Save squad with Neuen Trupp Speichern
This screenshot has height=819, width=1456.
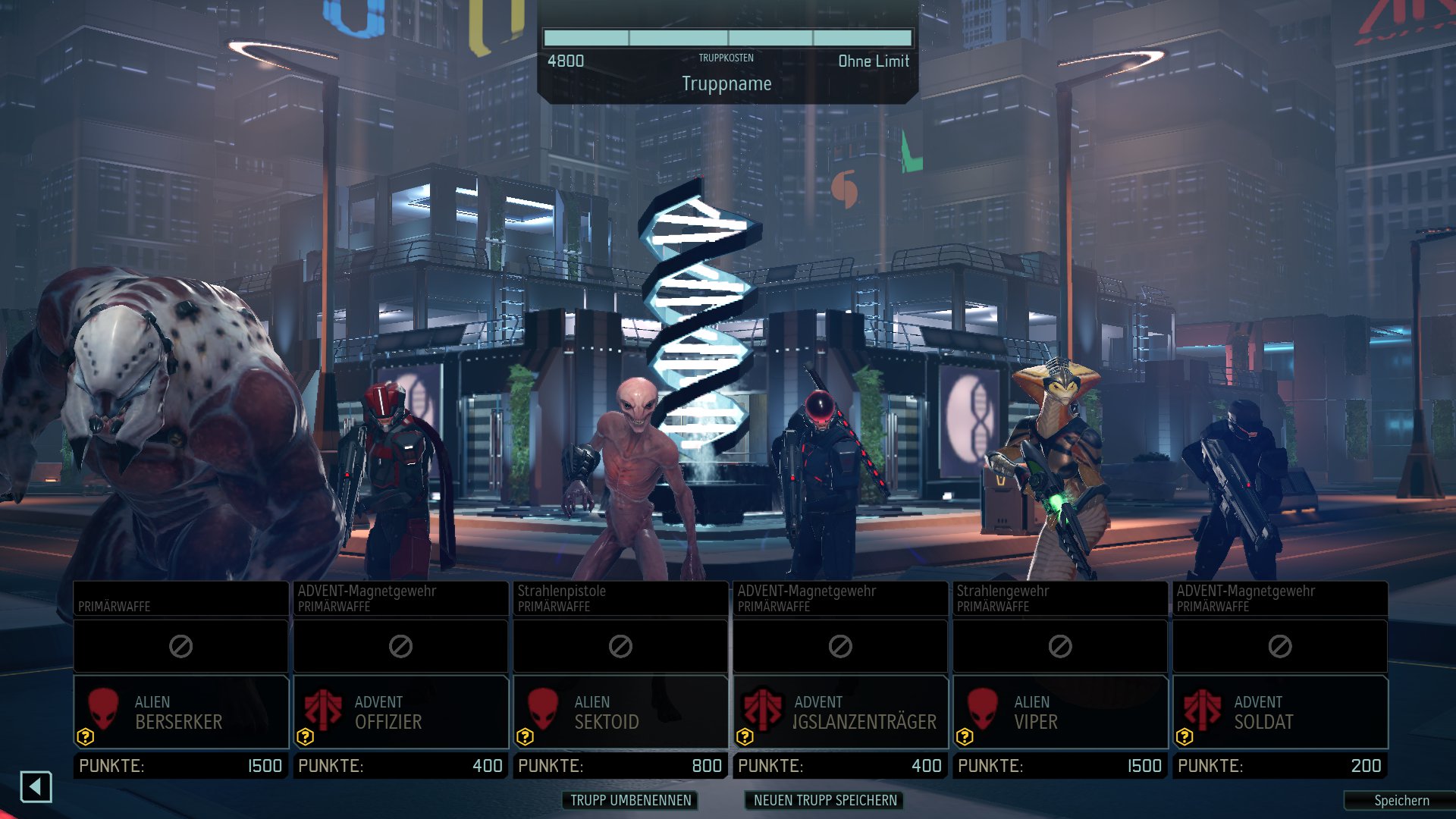pyautogui.click(x=825, y=800)
